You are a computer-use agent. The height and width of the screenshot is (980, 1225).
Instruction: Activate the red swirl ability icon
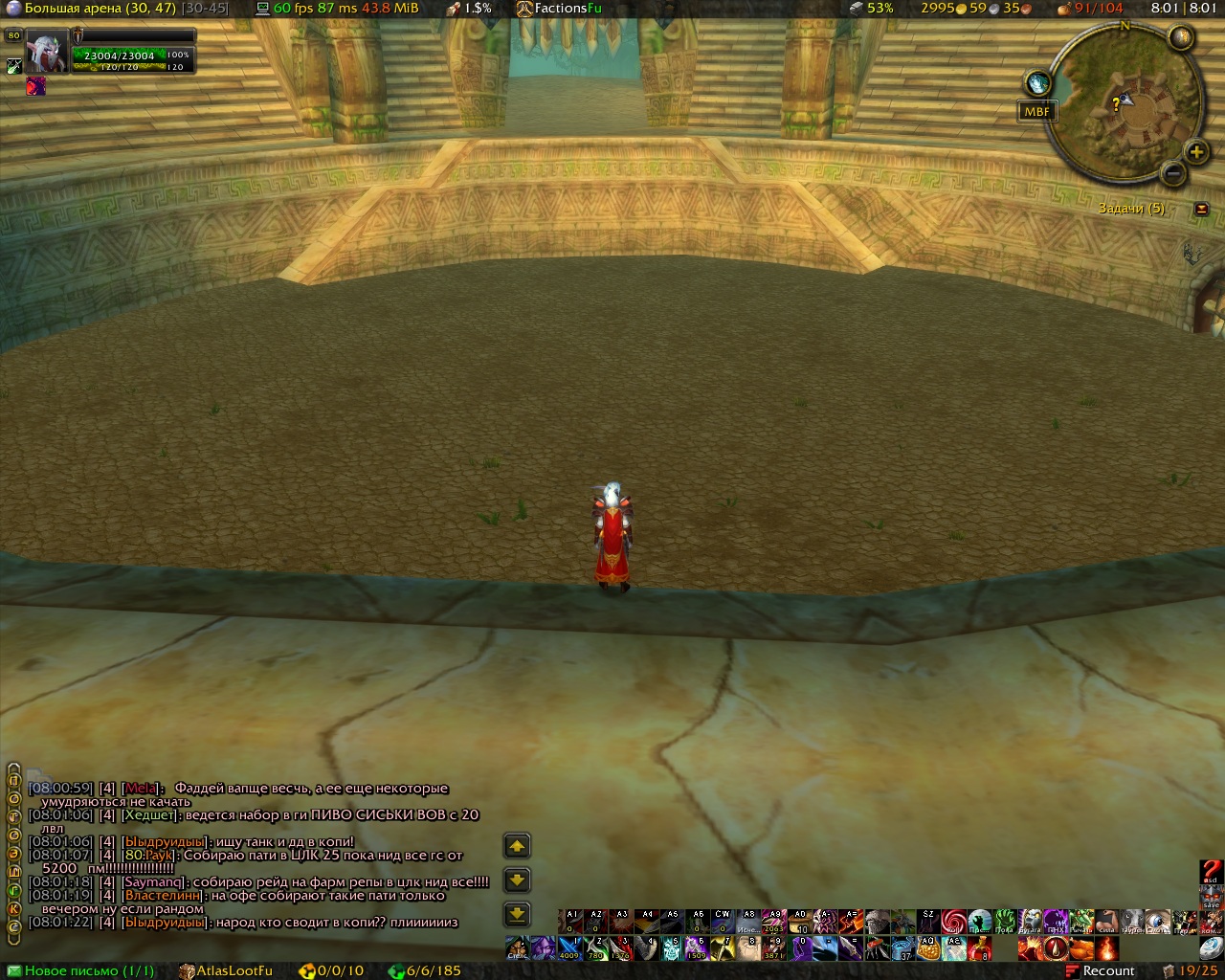pos(953,922)
